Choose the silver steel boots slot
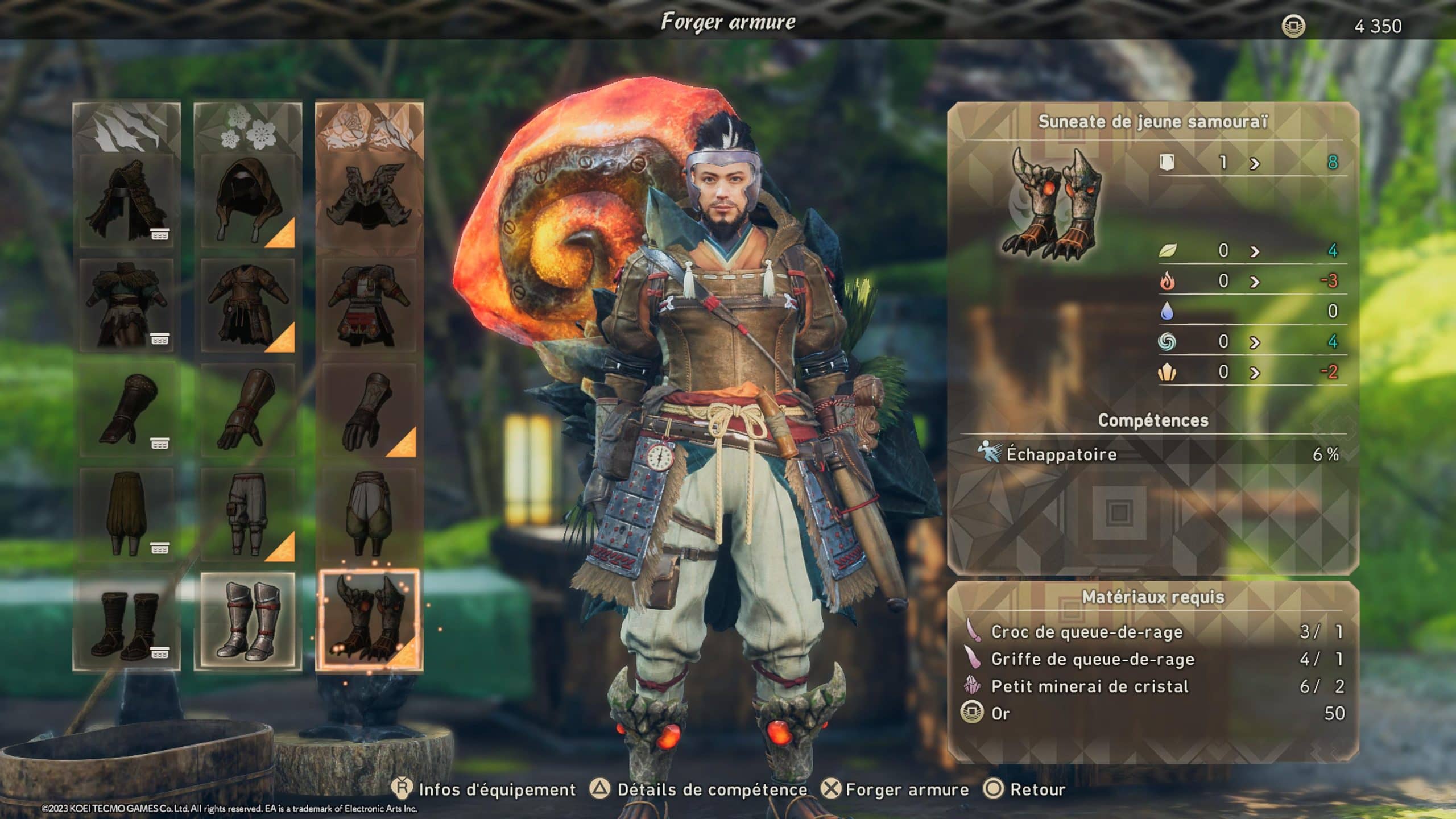This screenshot has height=819, width=1456. [x=248, y=621]
